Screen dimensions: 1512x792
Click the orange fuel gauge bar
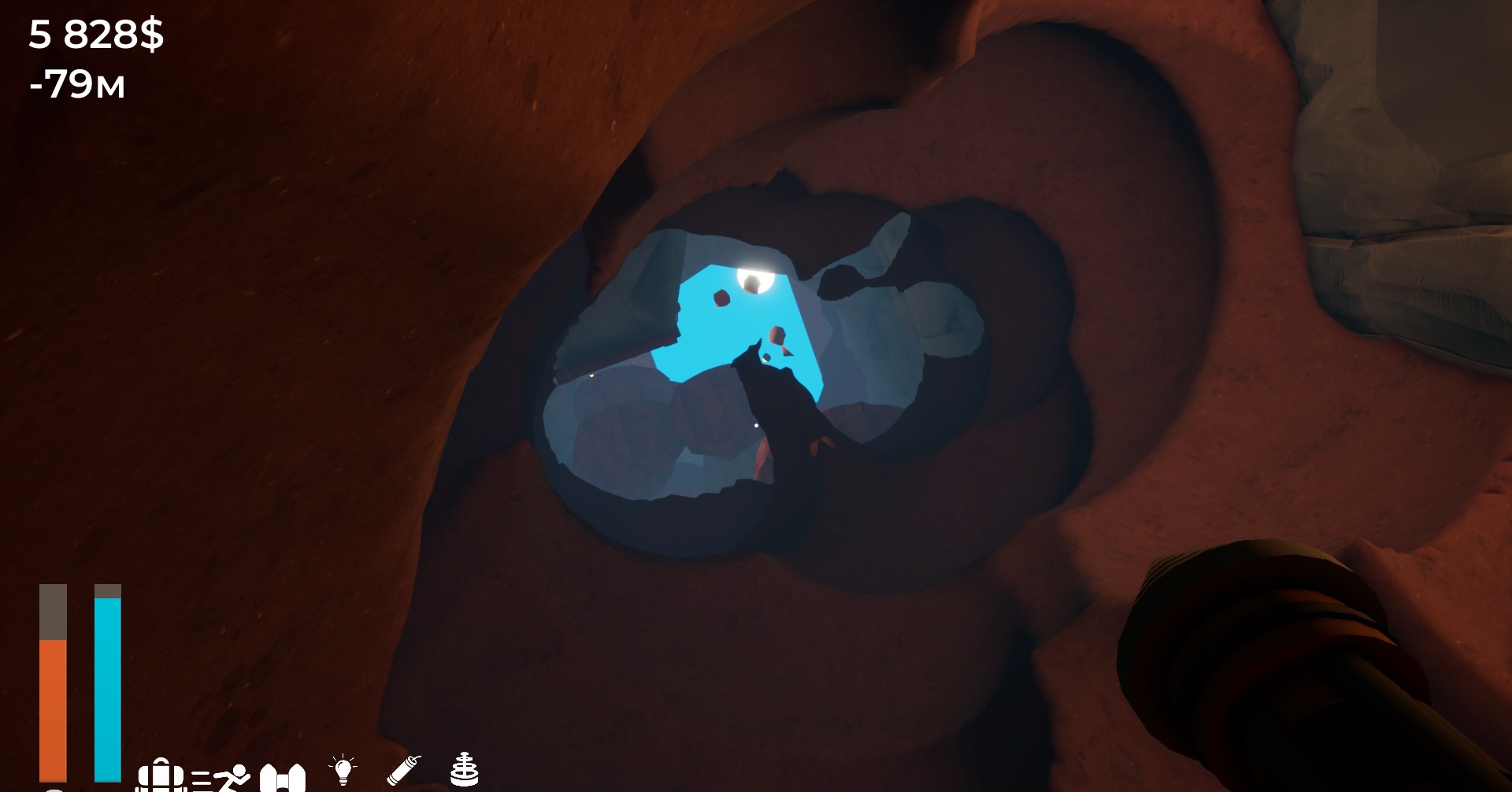click(x=53, y=709)
